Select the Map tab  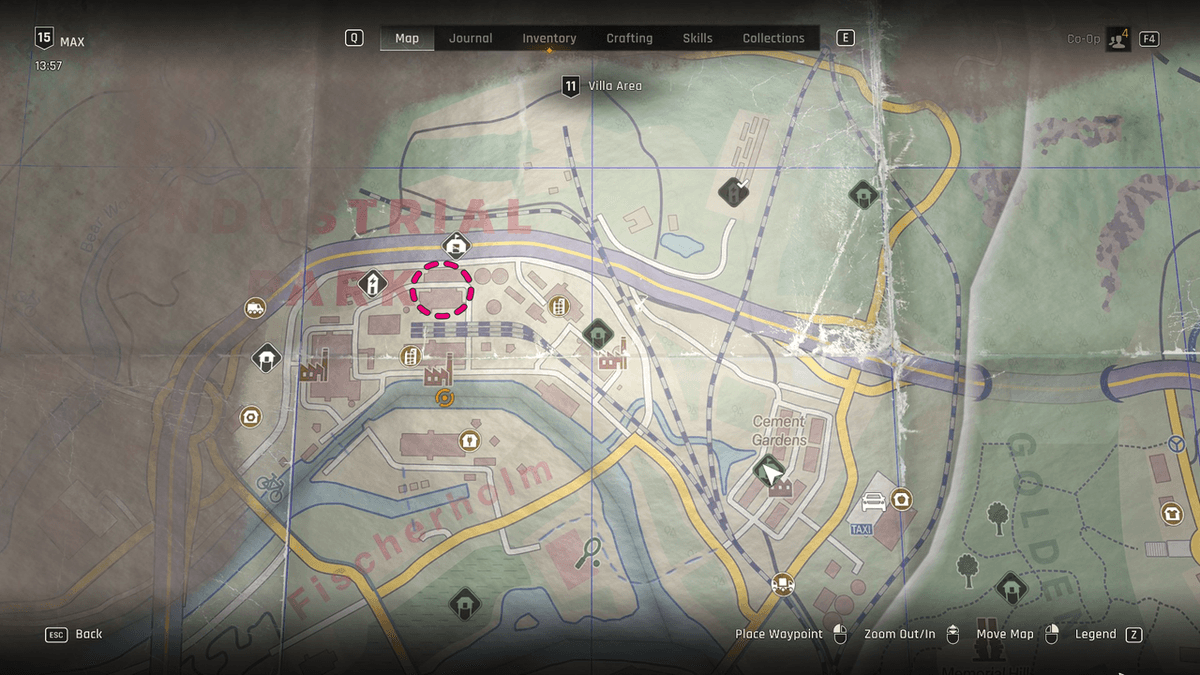[x=407, y=38]
